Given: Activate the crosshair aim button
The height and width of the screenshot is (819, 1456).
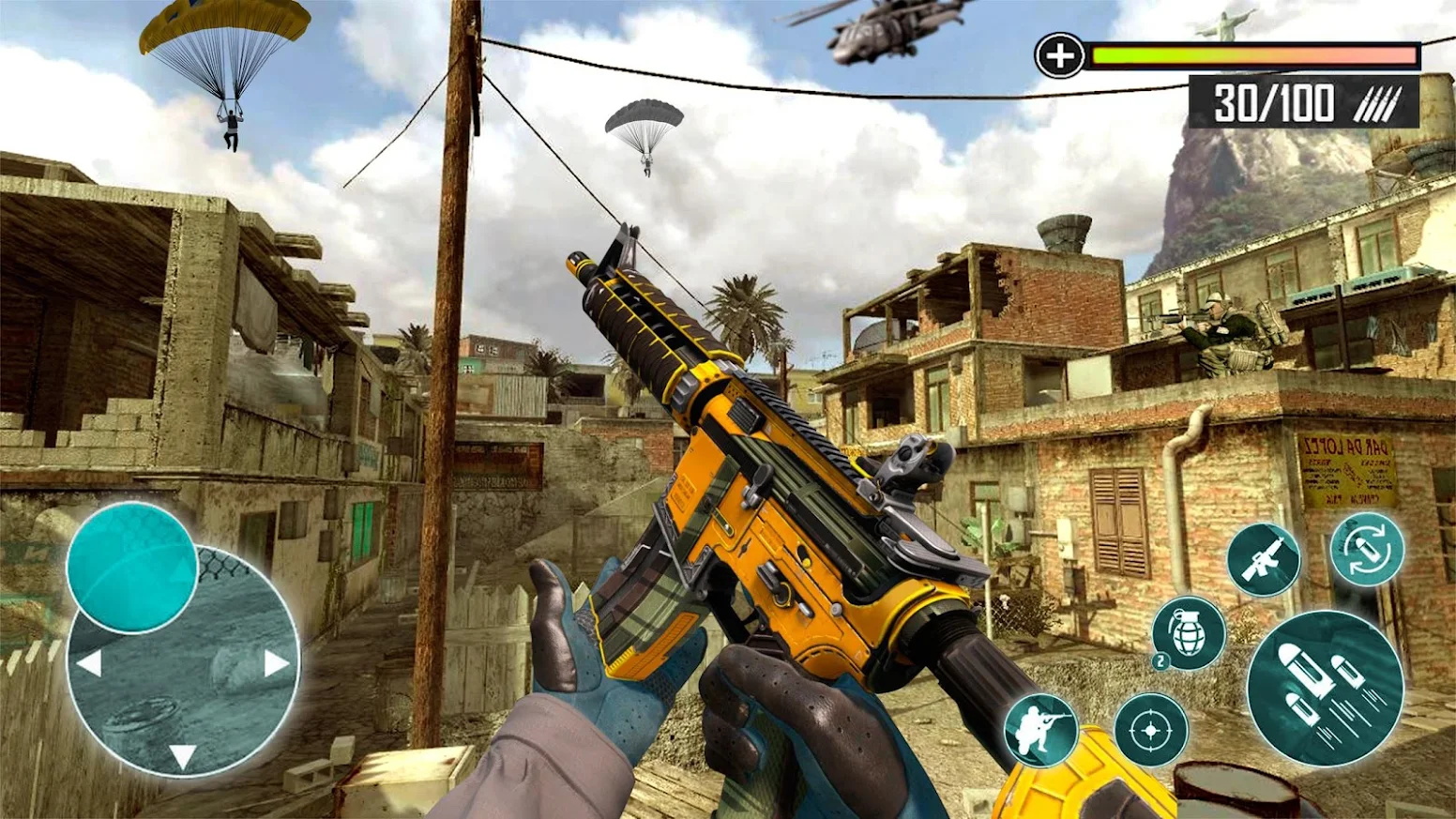Looking at the screenshot, I should click(1151, 729).
